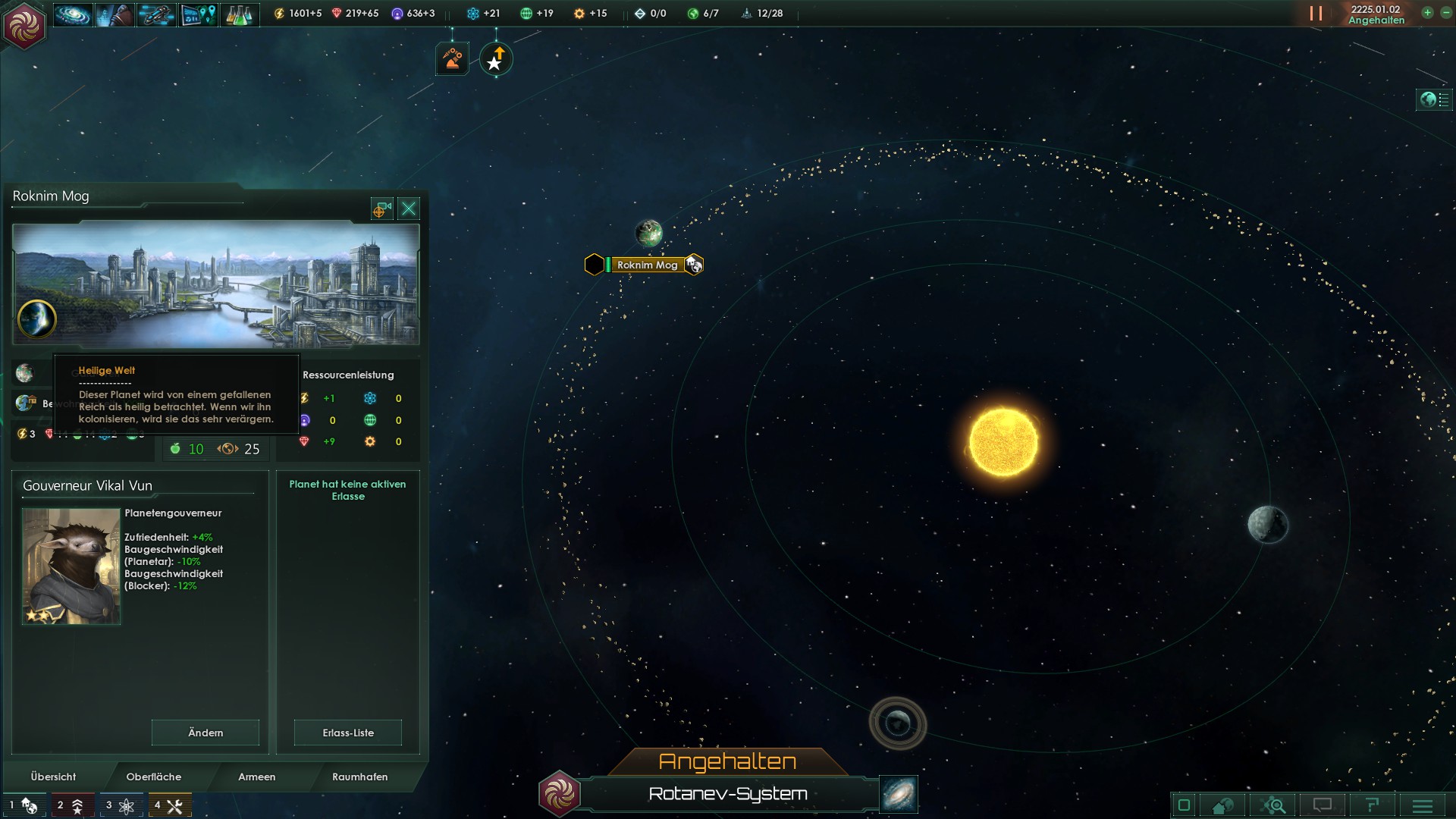
Task: Open the galaxy spiral contacts icon
Action: [73, 14]
